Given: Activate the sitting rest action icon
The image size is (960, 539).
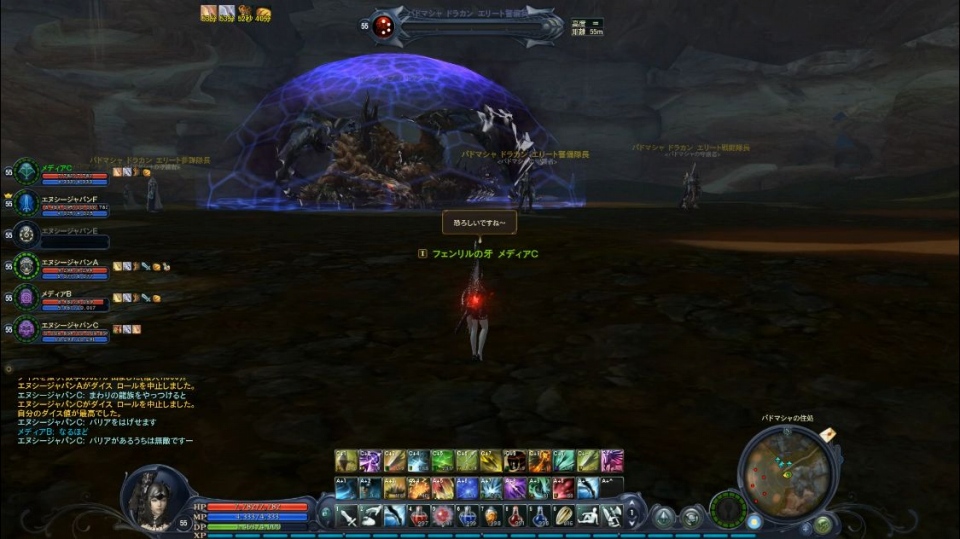Looking at the screenshot, I should tap(587, 516).
